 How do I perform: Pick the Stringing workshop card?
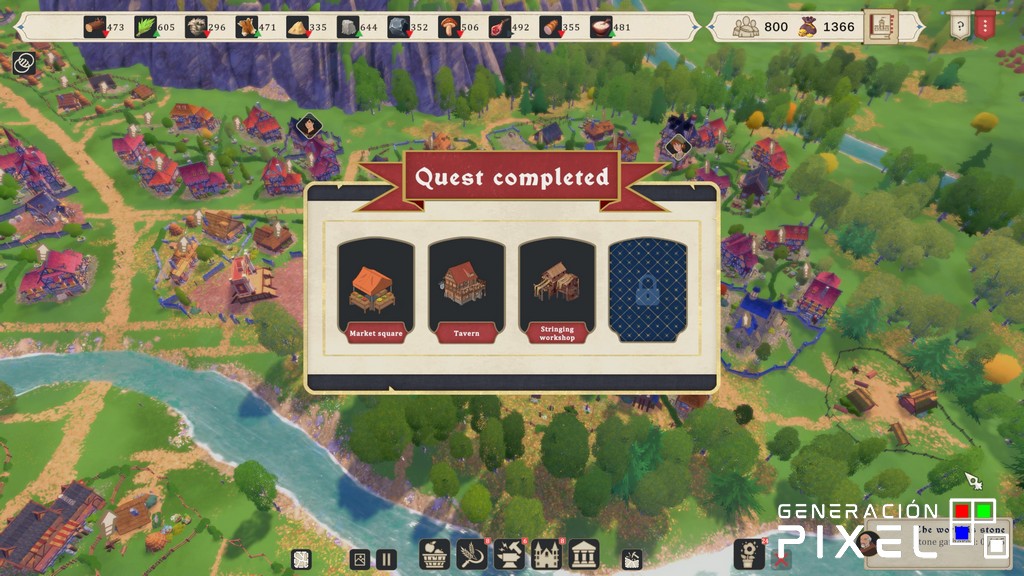click(x=557, y=291)
